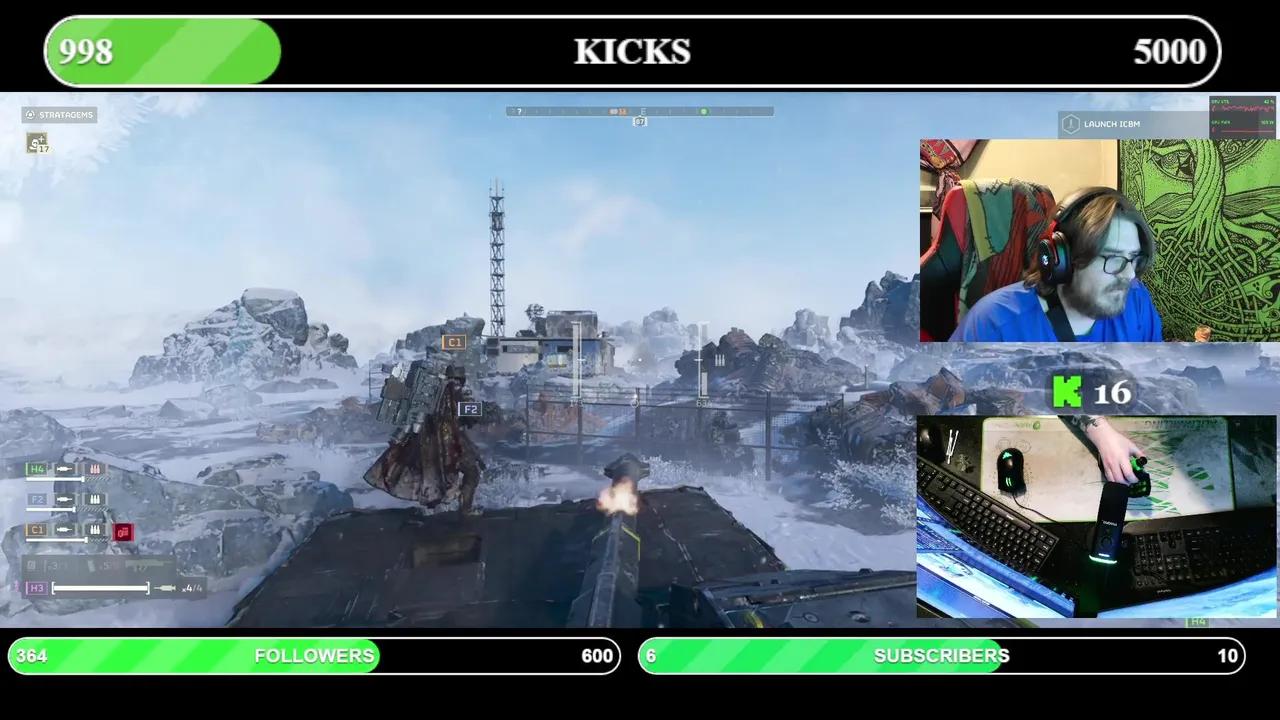Click the blue F2 marker above the squadmate
Screen dimensions: 1280x720
[470, 409]
